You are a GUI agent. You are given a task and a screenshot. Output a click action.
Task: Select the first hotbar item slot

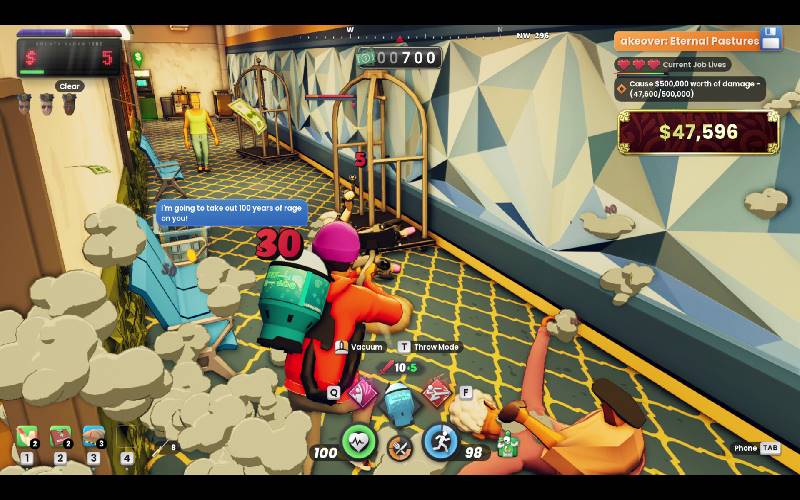(x=27, y=437)
